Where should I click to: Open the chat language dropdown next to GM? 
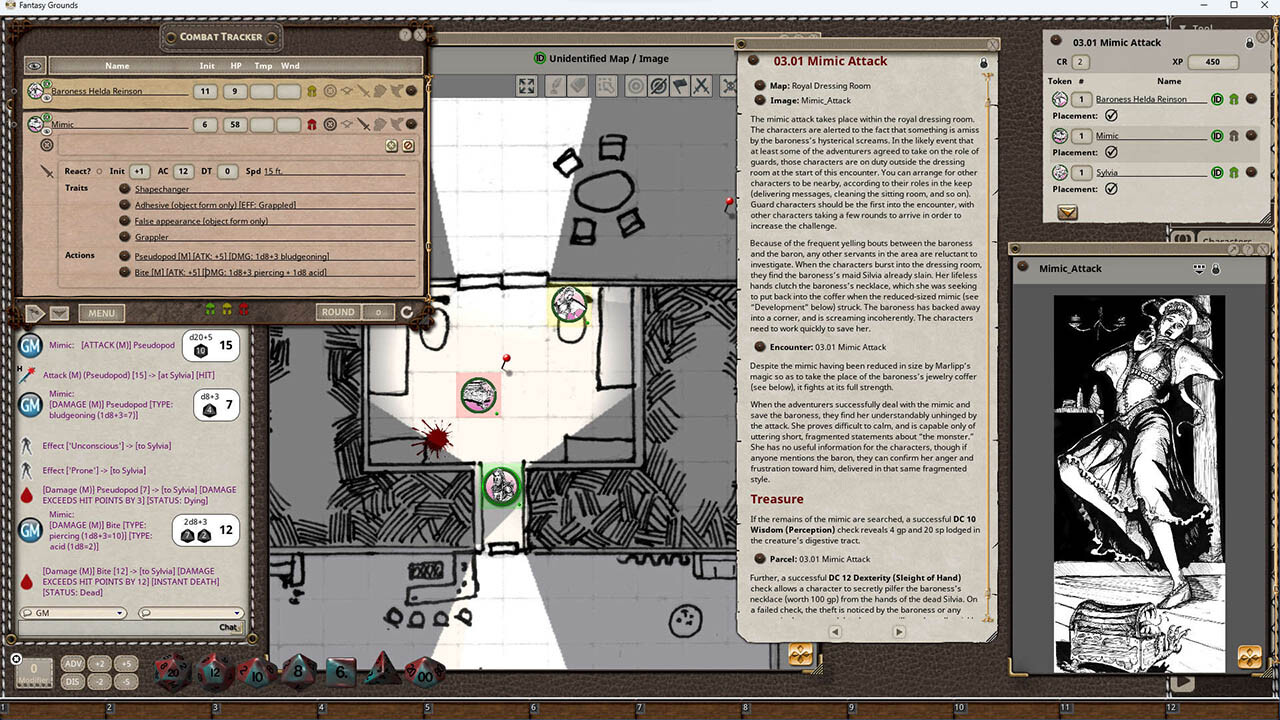[190, 612]
